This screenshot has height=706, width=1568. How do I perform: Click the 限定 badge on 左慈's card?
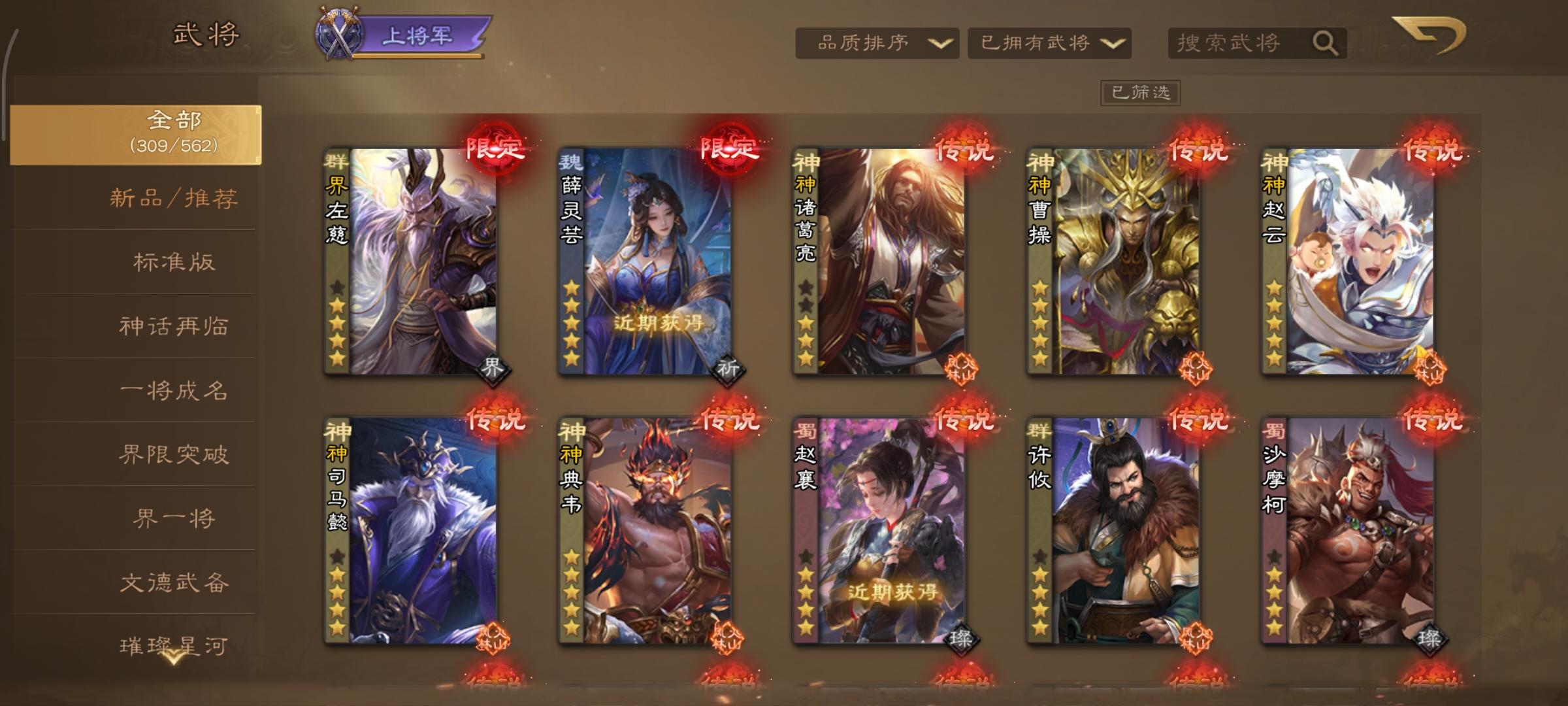point(495,149)
